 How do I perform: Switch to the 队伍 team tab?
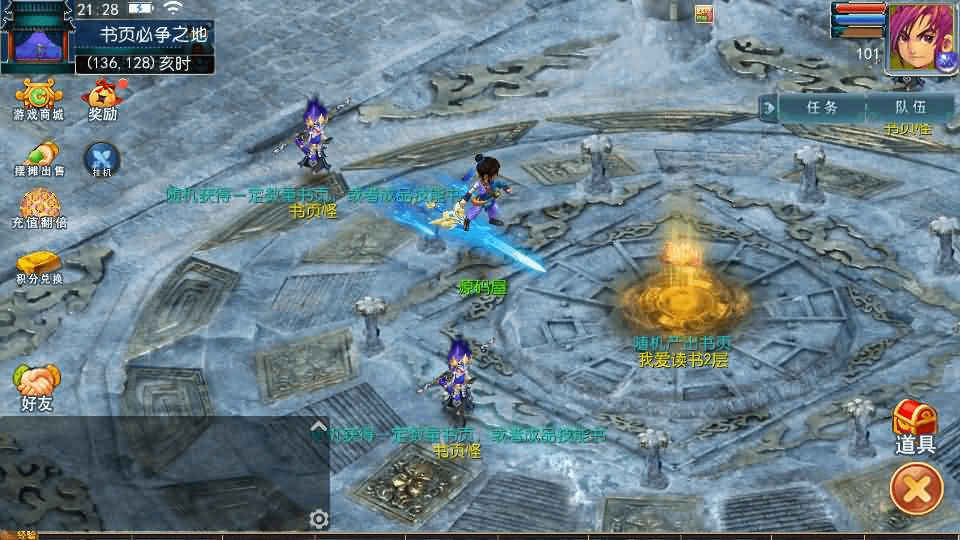click(909, 107)
